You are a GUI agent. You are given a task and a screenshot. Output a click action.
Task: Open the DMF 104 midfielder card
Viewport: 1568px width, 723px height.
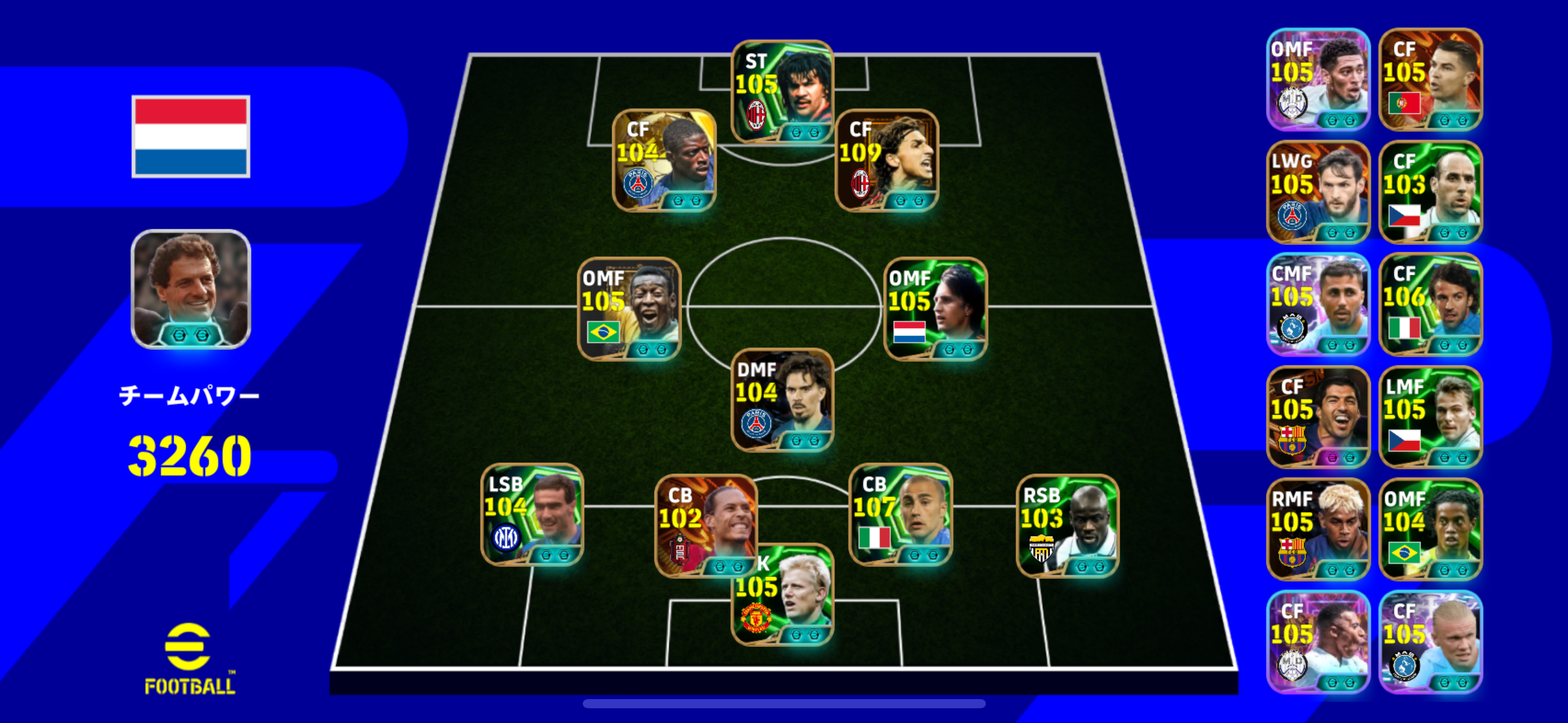tap(782, 400)
